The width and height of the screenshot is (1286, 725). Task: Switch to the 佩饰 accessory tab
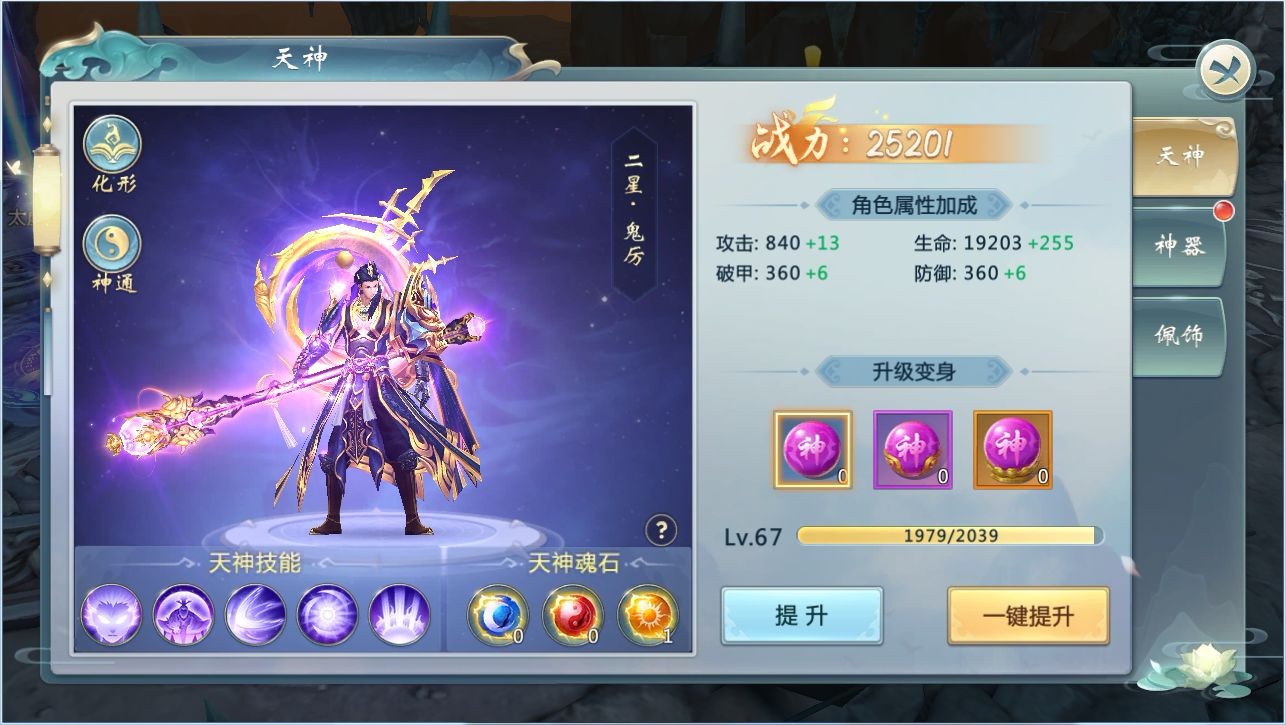pyautogui.click(x=1183, y=330)
